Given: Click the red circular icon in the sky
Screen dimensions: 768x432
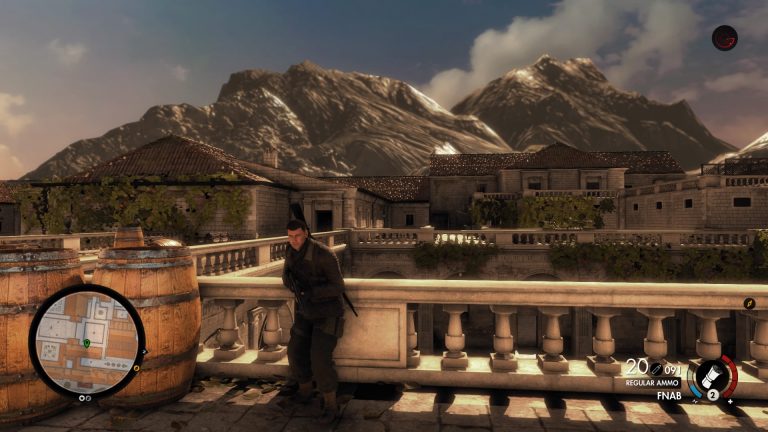Looking at the screenshot, I should click(x=724, y=38).
